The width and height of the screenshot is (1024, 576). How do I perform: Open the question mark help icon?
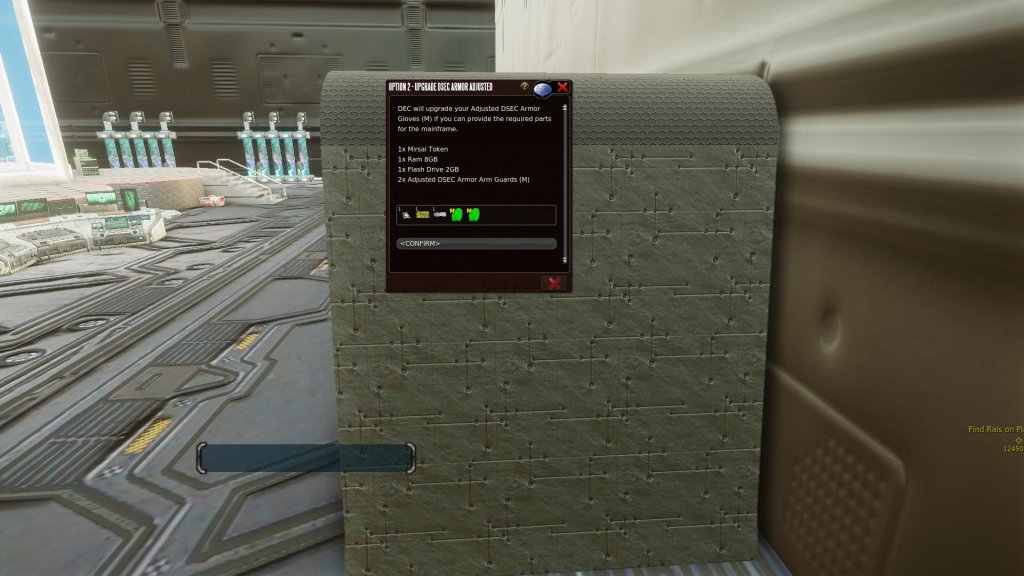pyautogui.click(x=525, y=87)
